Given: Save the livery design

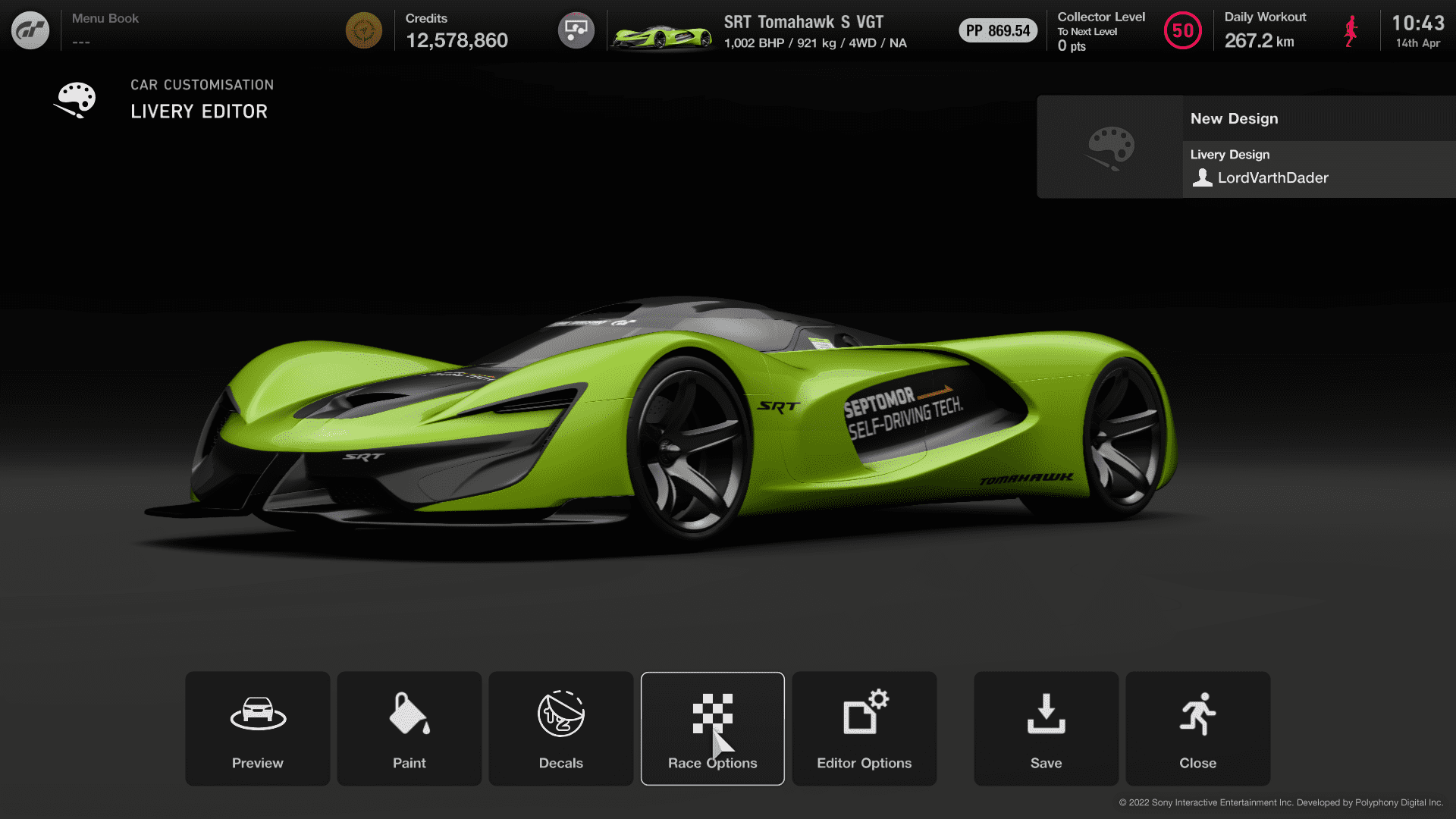Looking at the screenshot, I should pos(1046,728).
